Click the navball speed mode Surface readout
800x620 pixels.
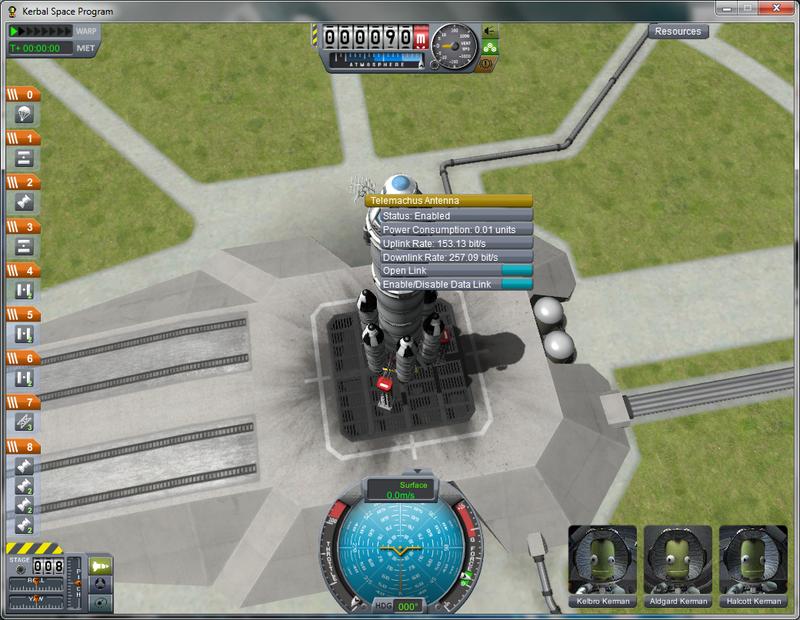click(x=400, y=489)
